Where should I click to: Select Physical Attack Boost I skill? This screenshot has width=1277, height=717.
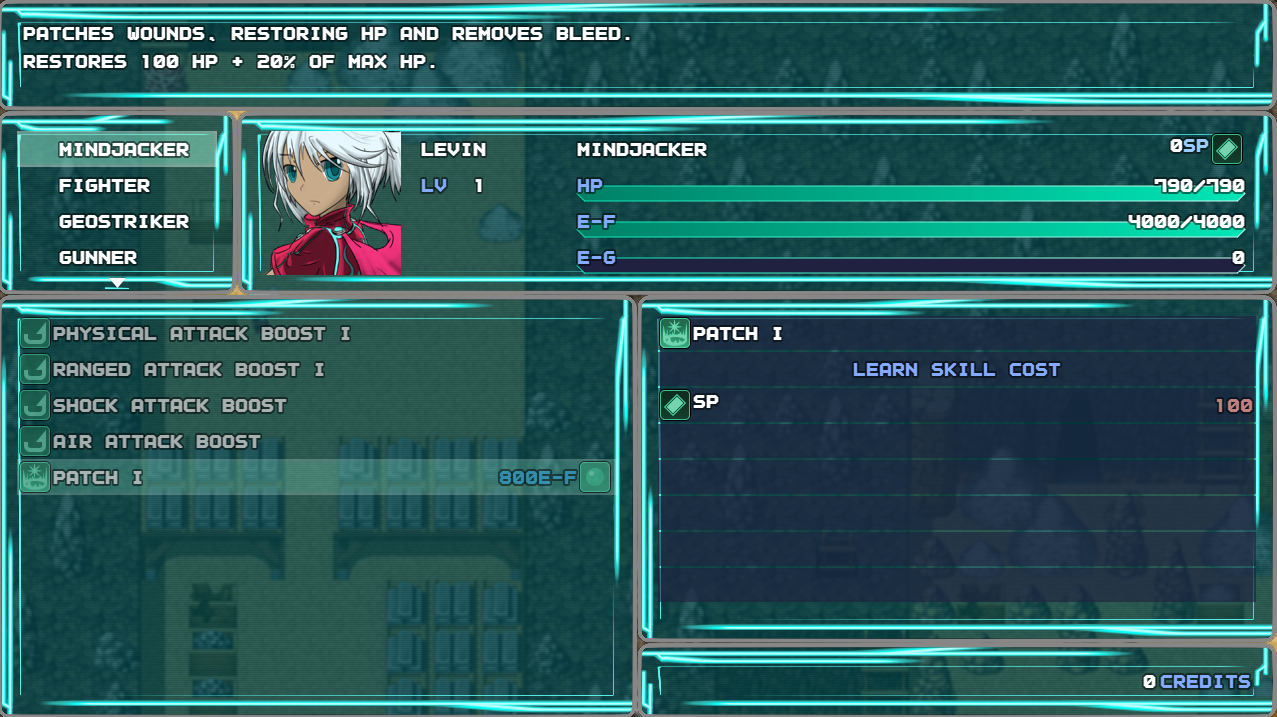click(201, 334)
